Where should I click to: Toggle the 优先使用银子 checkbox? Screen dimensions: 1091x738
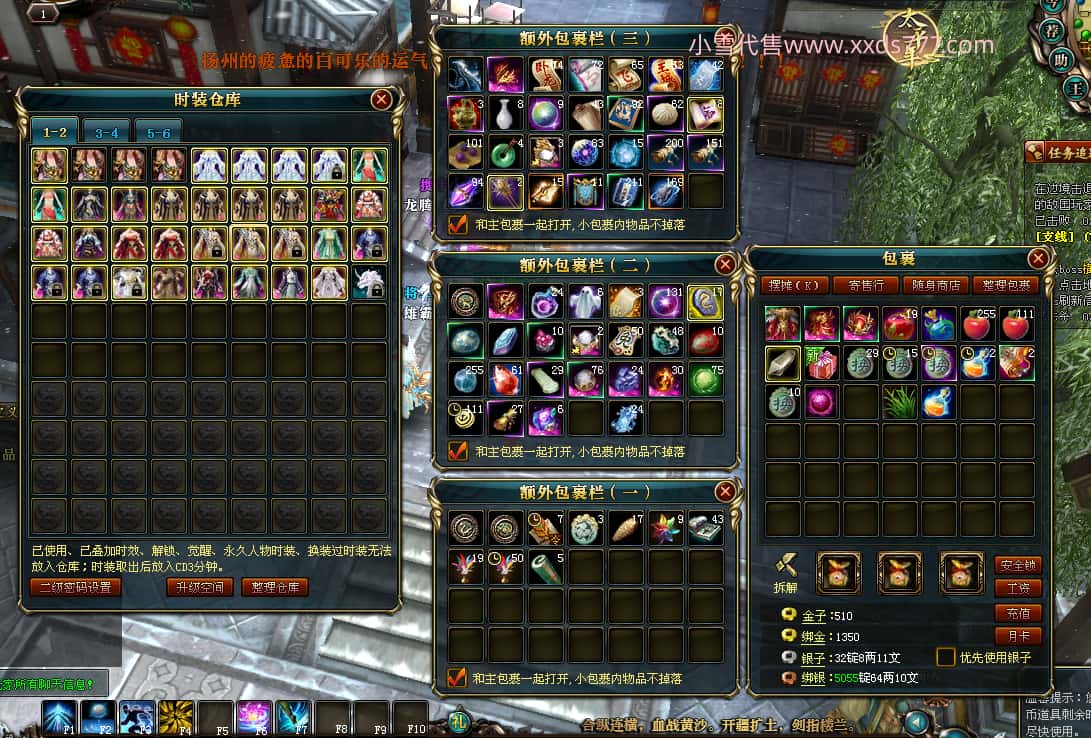coord(945,657)
